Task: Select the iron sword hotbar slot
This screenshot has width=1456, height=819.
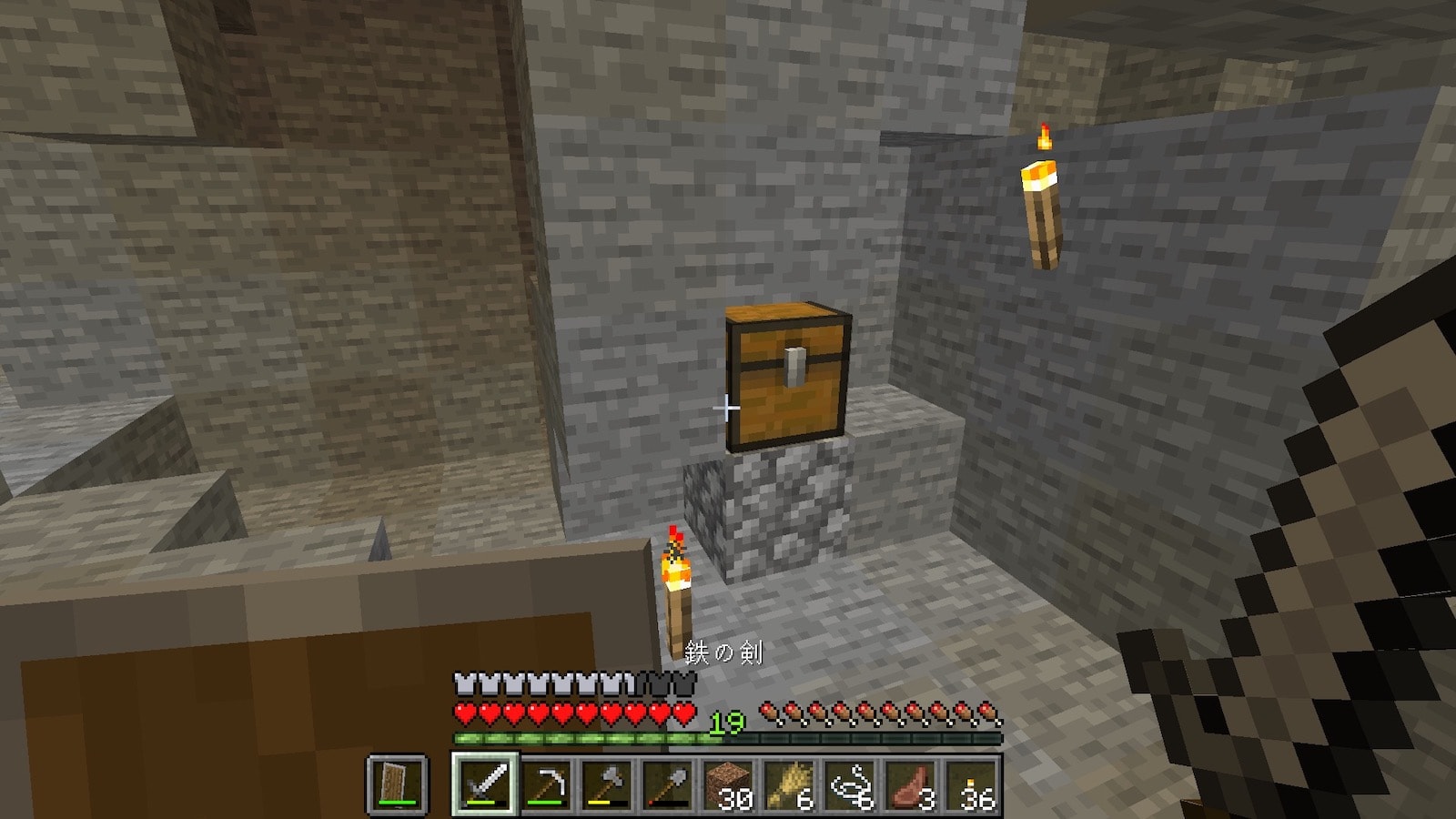Action: 485,784
